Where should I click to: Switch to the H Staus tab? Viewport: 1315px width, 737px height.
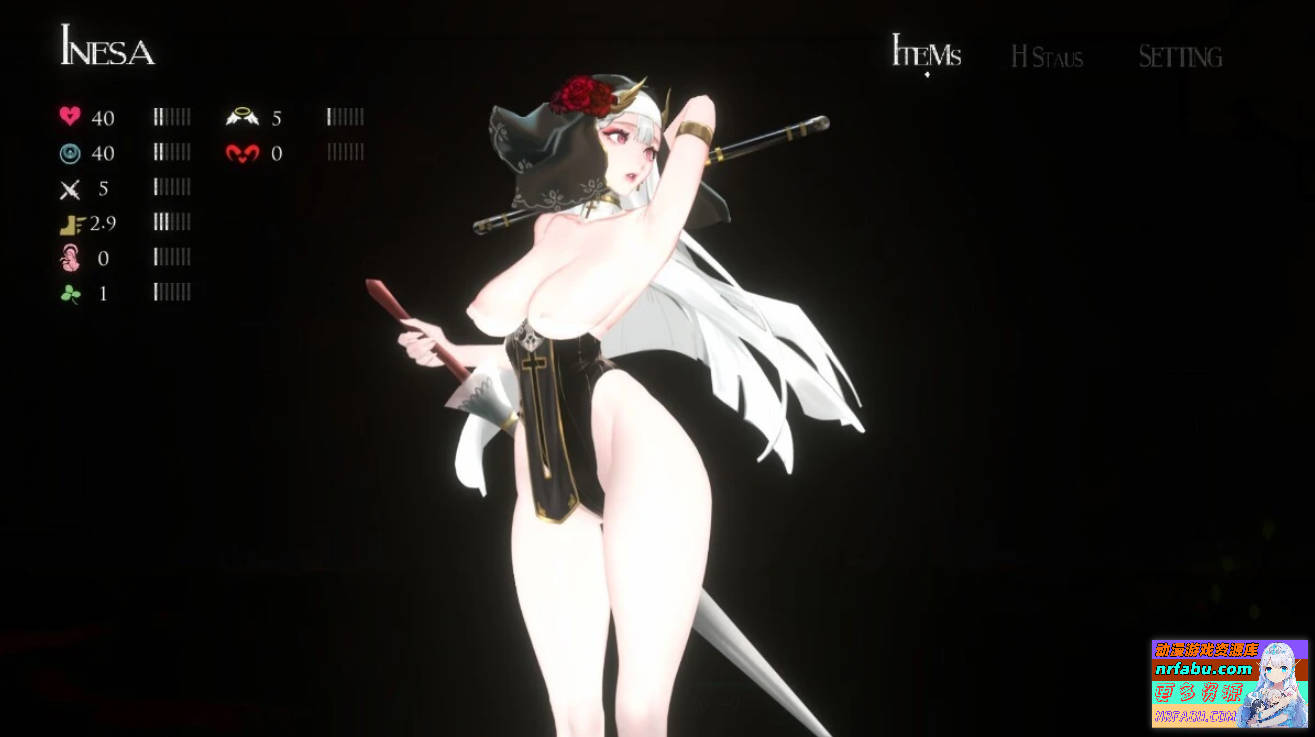1046,57
